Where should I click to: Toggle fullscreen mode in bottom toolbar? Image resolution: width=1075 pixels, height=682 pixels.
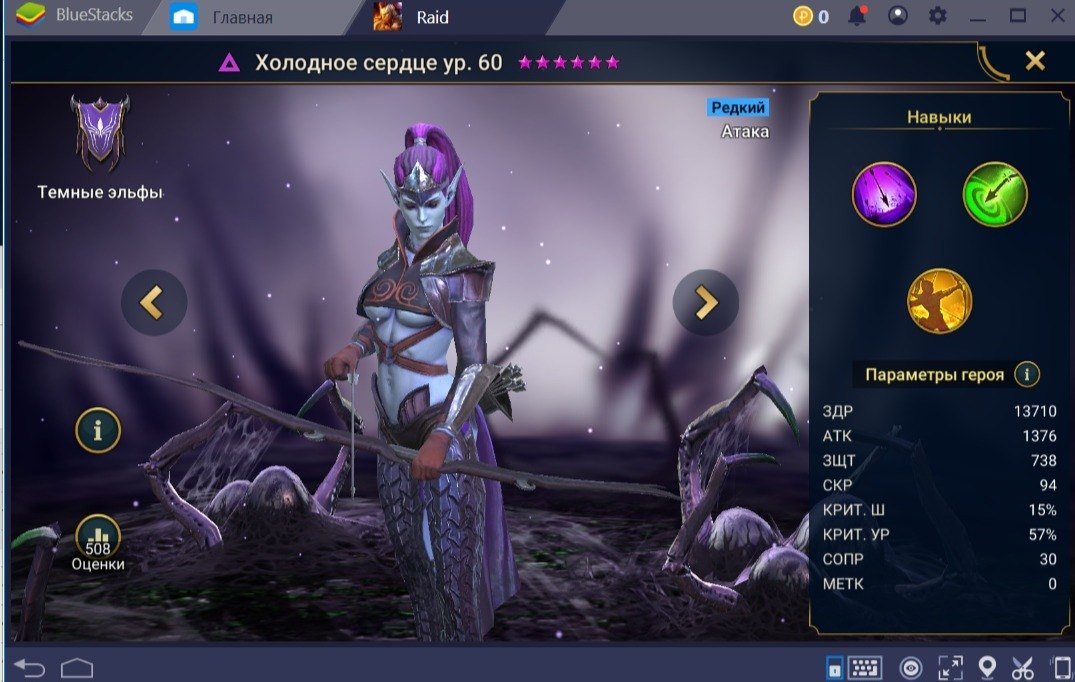(x=950, y=667)
